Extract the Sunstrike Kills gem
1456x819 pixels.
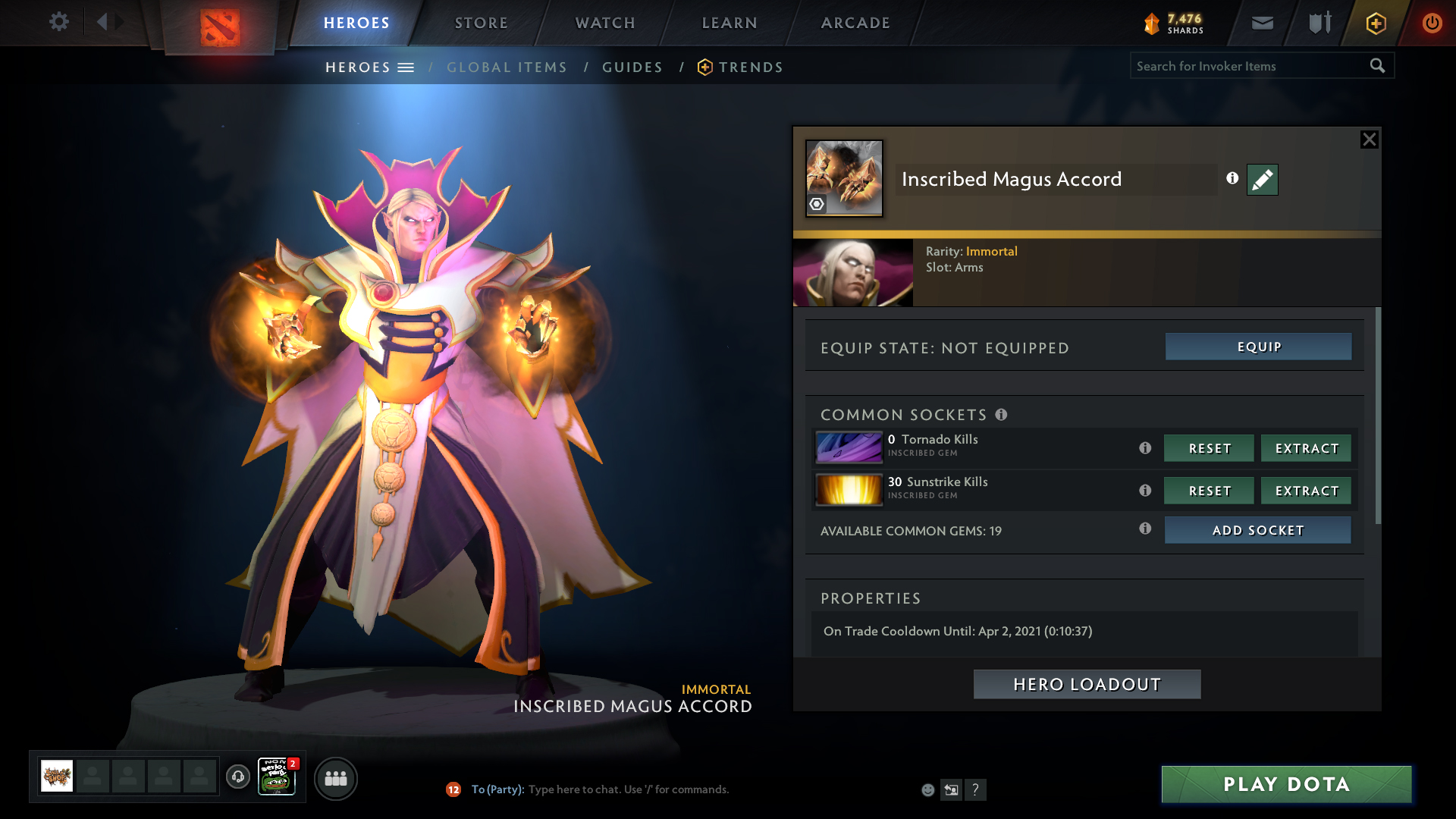pos(1306,491)
